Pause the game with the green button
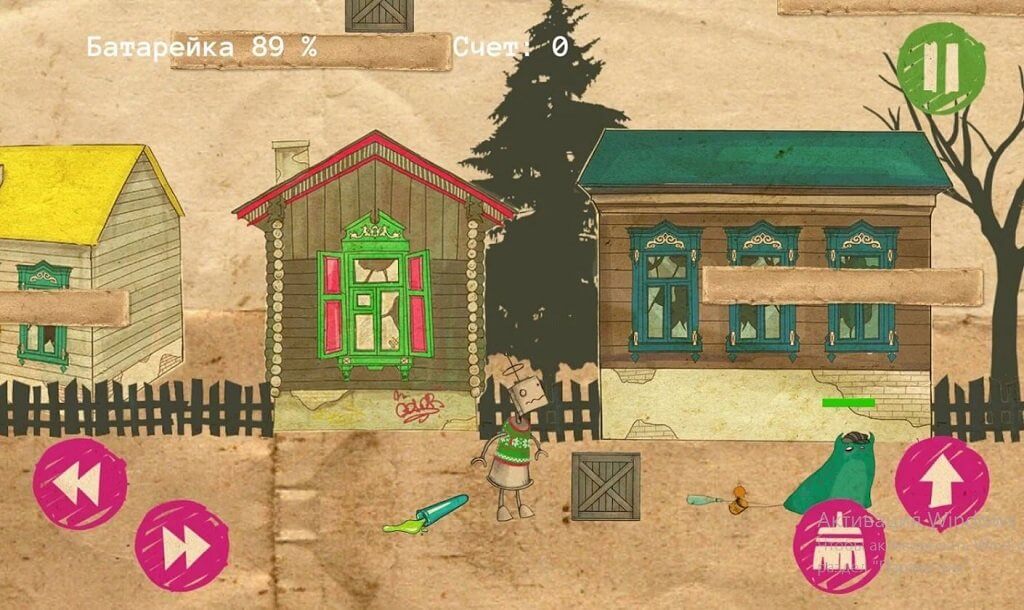The image size is (1024, 610). coord(940,68)
